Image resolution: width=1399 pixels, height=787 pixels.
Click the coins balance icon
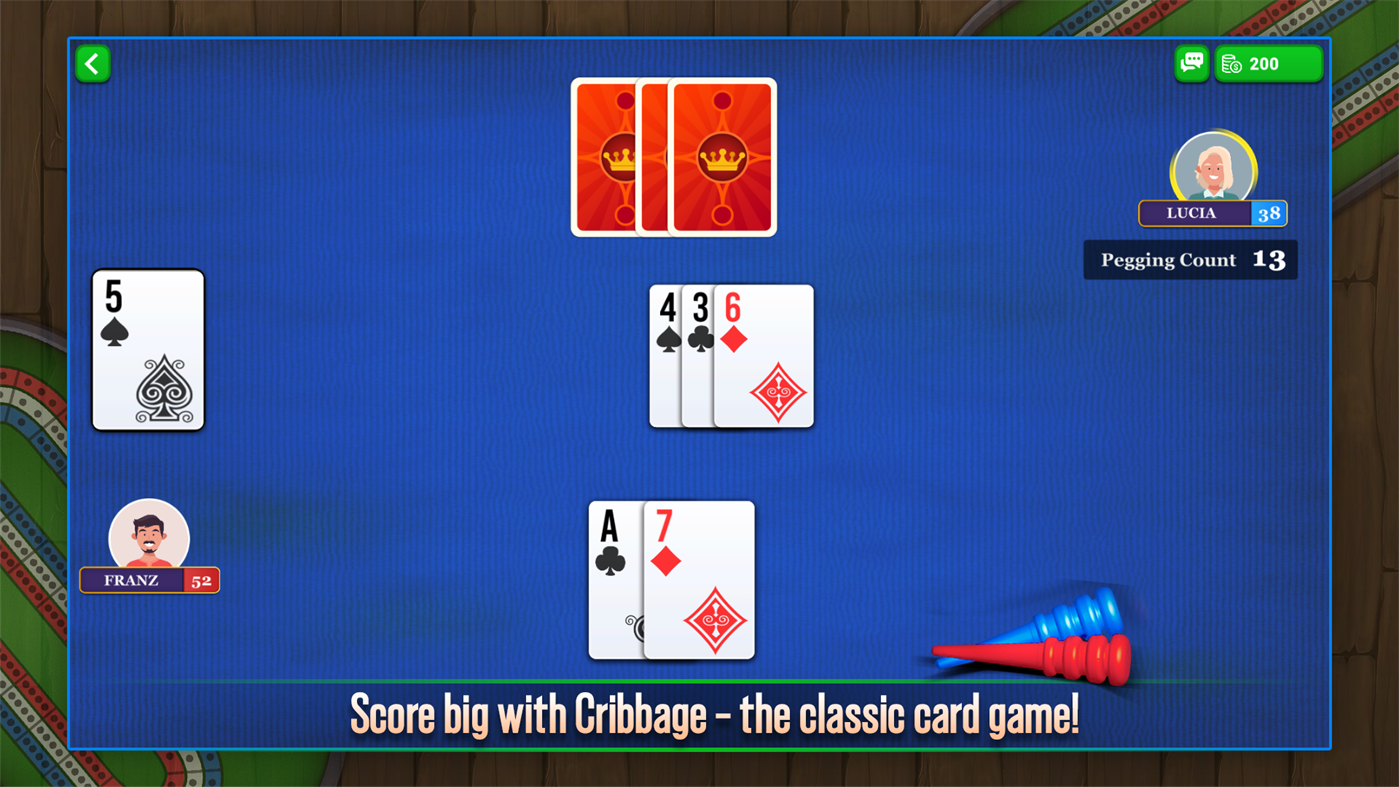[1233, 62]
